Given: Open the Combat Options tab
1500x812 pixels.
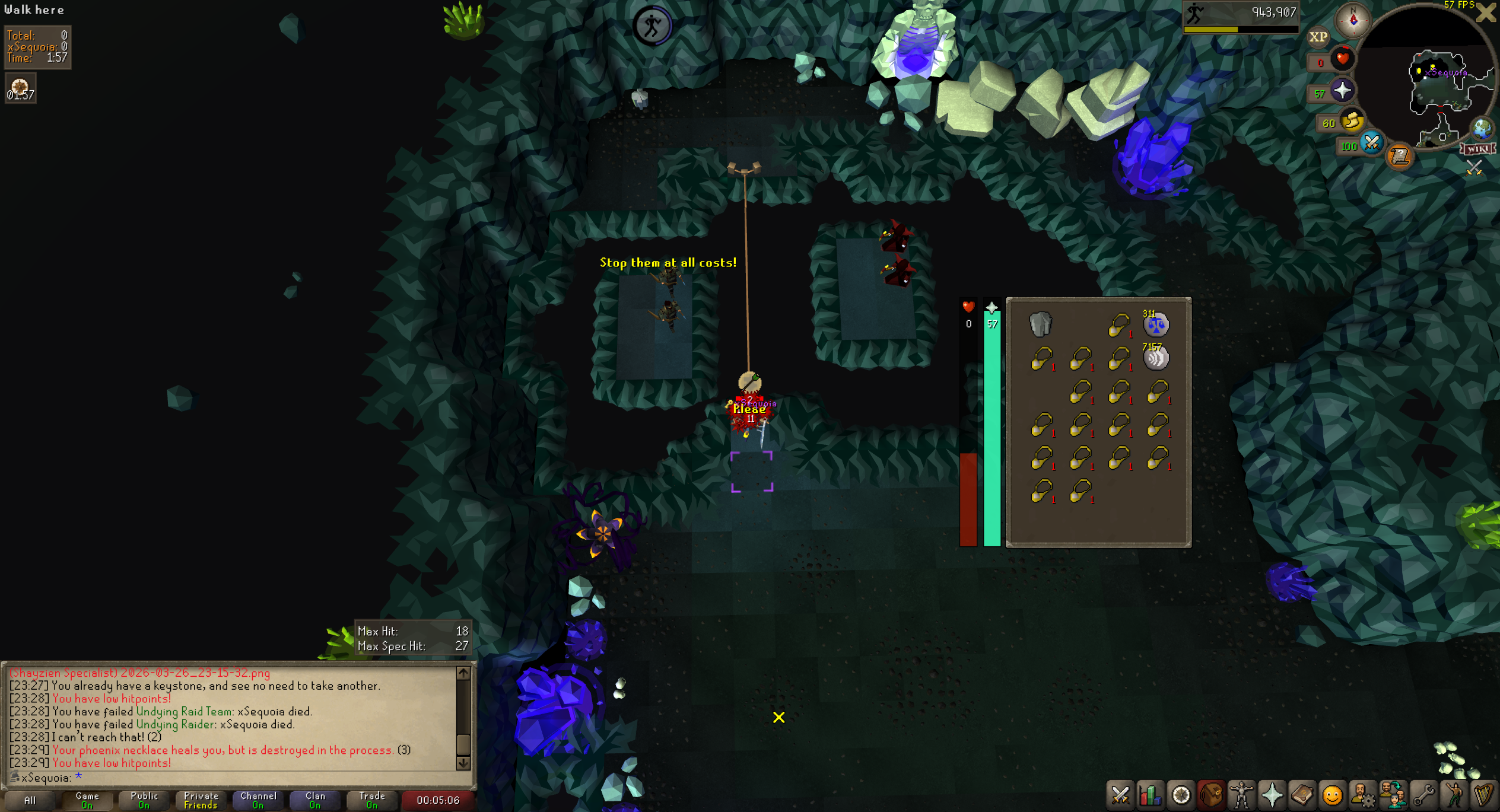Looking at the screenshot, I should click(x=1120, y=795).
